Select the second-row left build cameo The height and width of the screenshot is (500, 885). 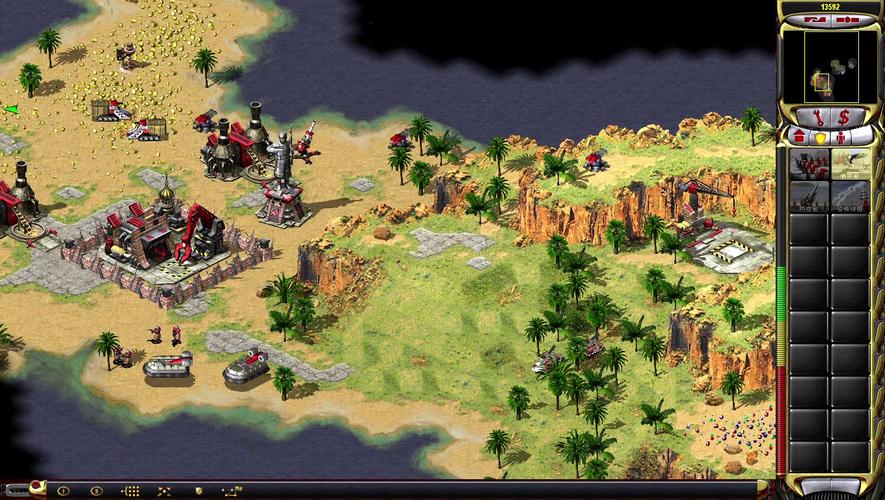809,196
